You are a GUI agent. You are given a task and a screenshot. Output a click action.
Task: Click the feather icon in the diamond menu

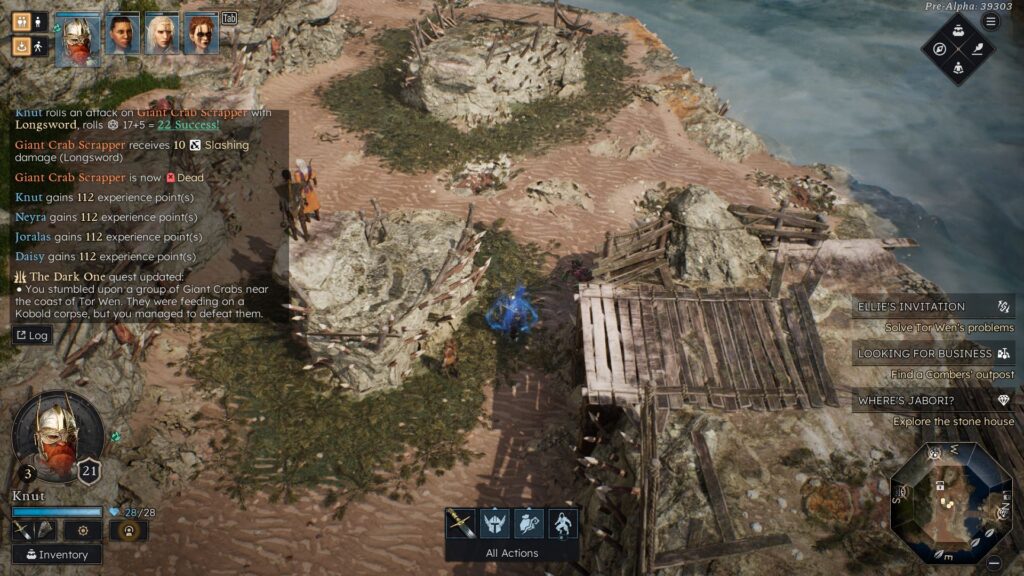pos(977,48)
